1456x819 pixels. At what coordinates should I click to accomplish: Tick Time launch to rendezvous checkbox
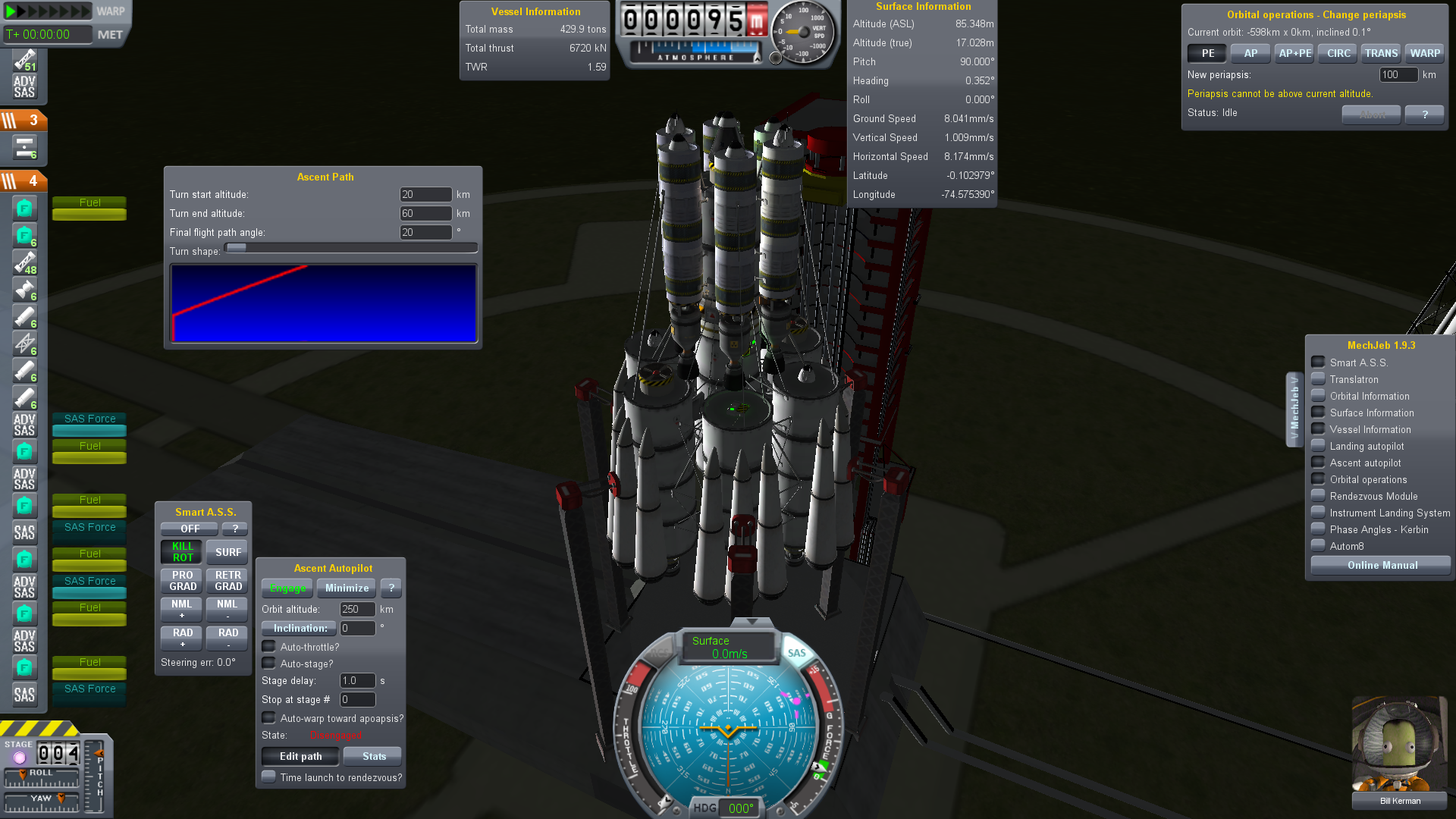click(x=269, y=777)
